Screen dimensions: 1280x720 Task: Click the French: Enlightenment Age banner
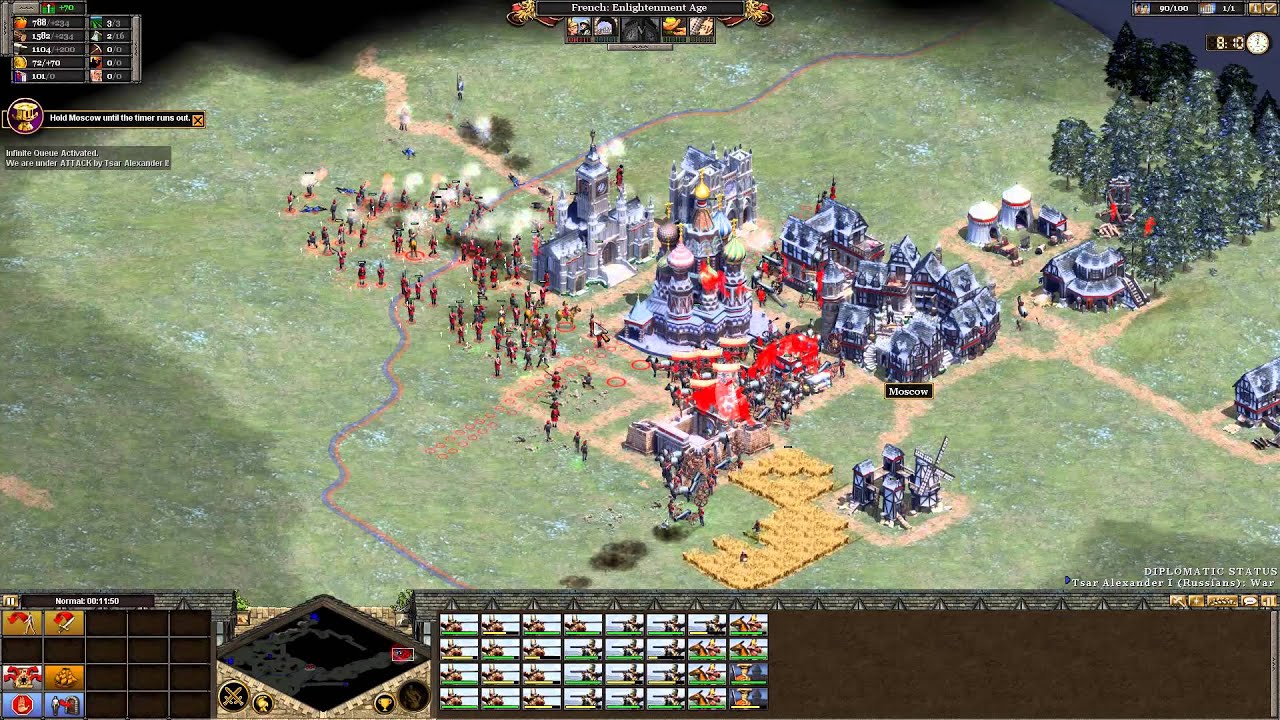tap(639, 8)
